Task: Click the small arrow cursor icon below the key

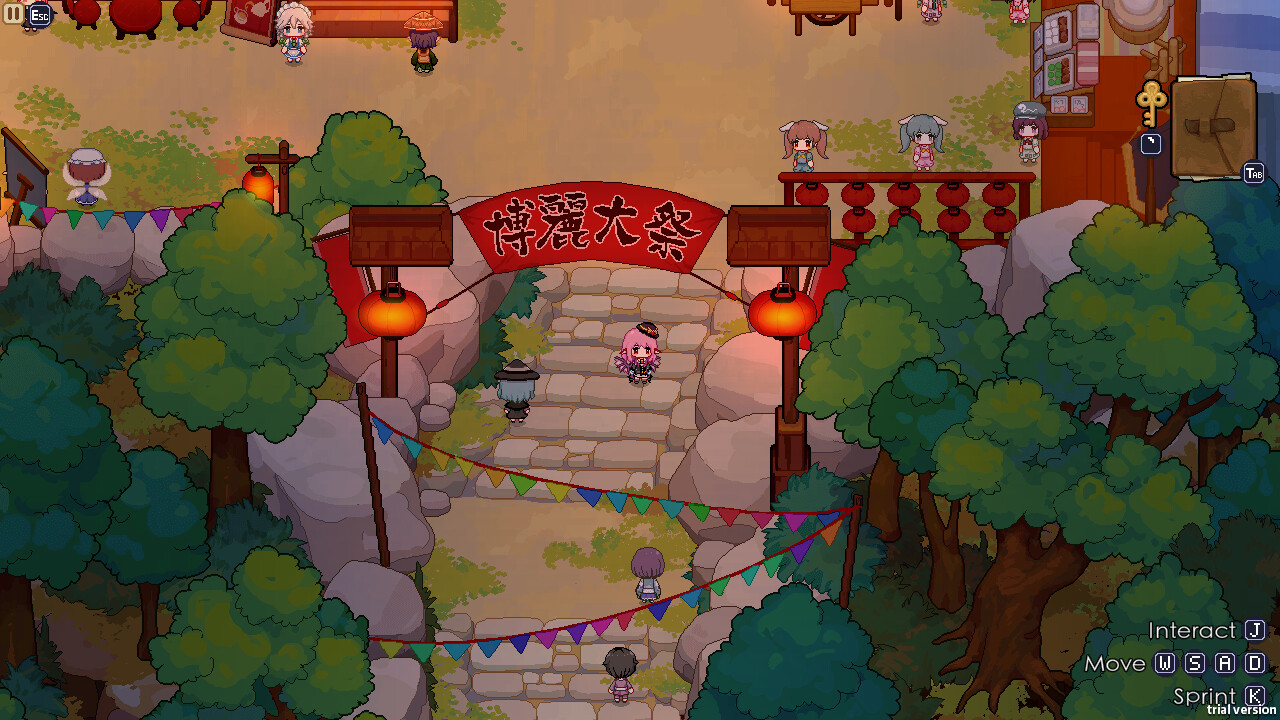Action: tap(1150, 144)
